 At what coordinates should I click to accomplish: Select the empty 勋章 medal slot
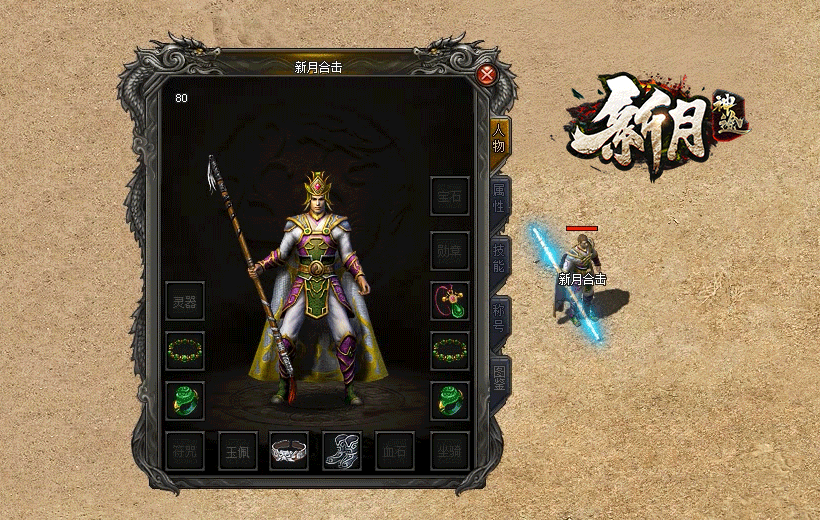(x=450, y=251)
